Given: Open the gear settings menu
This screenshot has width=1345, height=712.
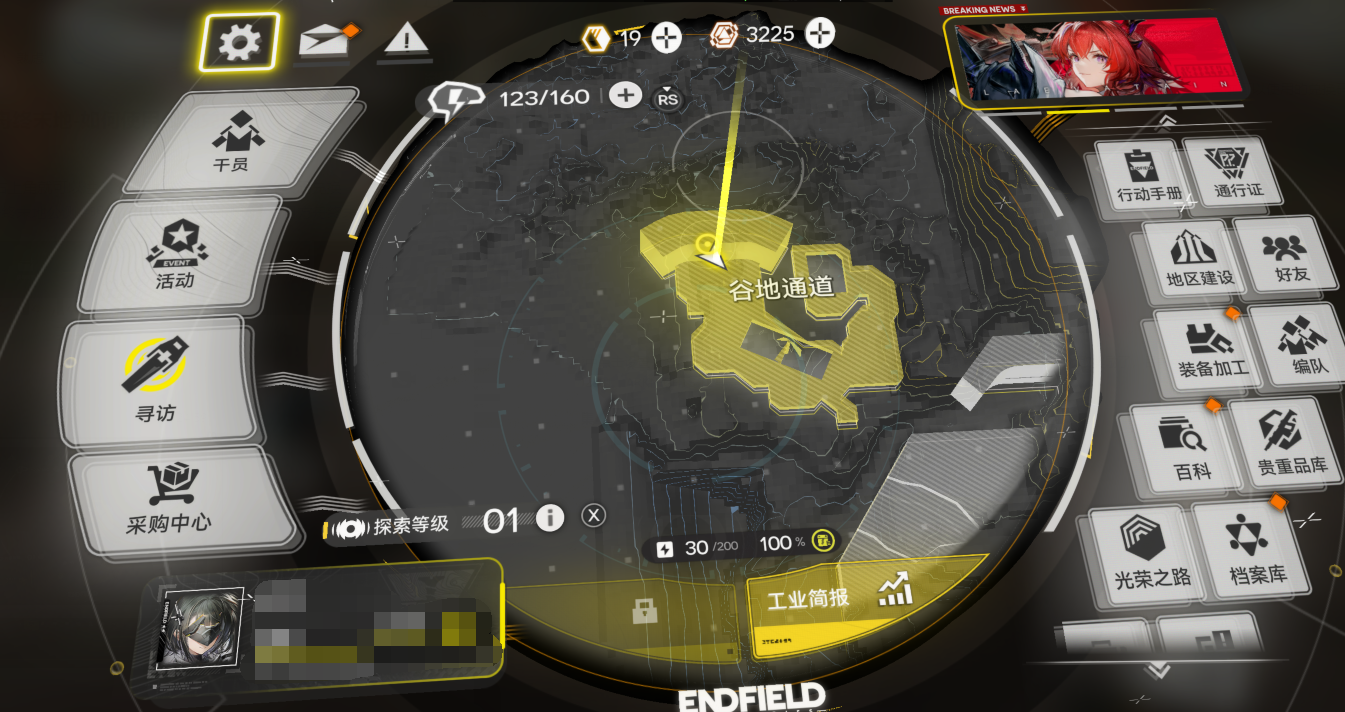Looking at the screenshot, I should (x=239, y=42).
